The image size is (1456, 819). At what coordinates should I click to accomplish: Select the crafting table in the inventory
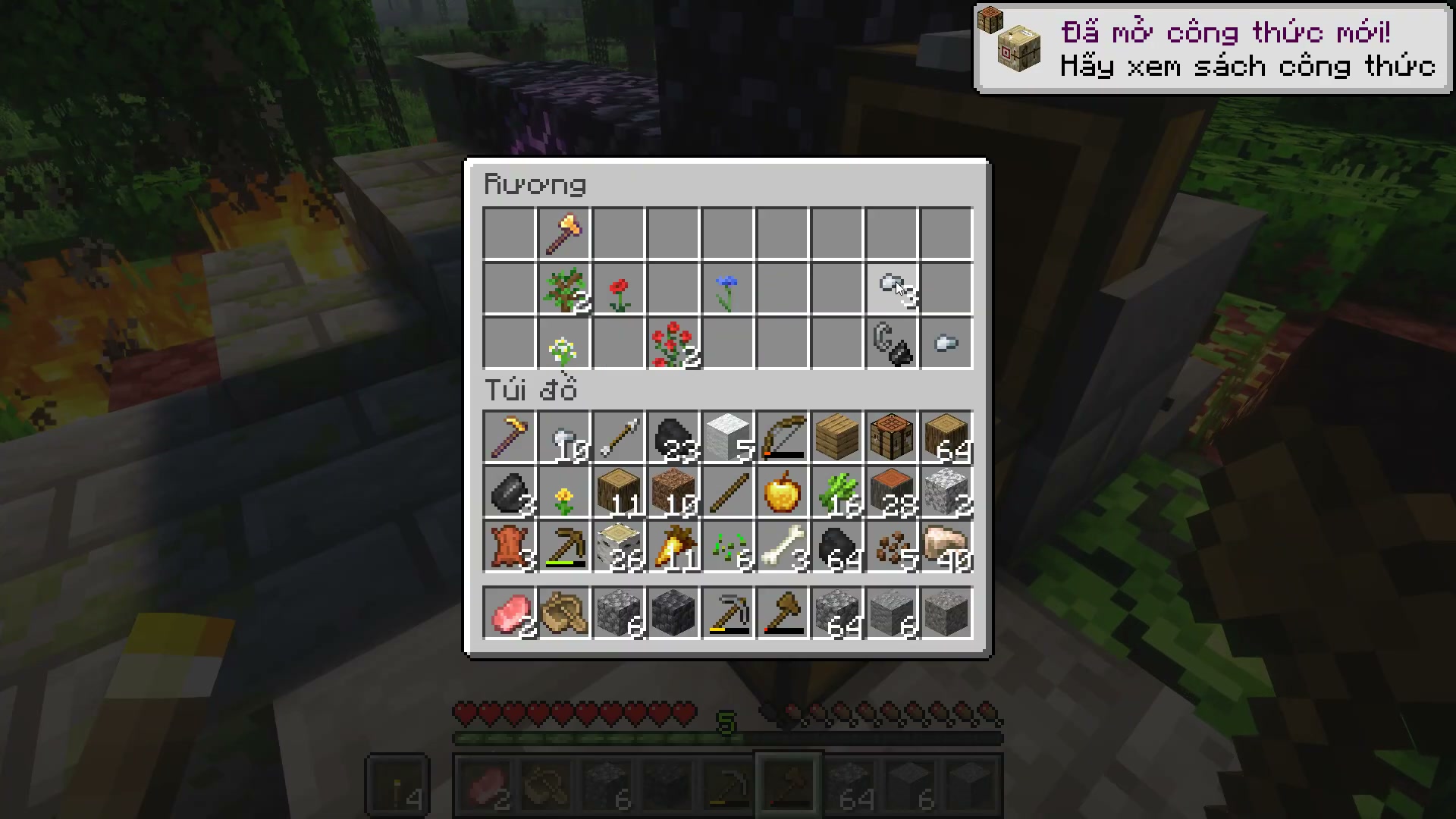click(x=892, y=438)
